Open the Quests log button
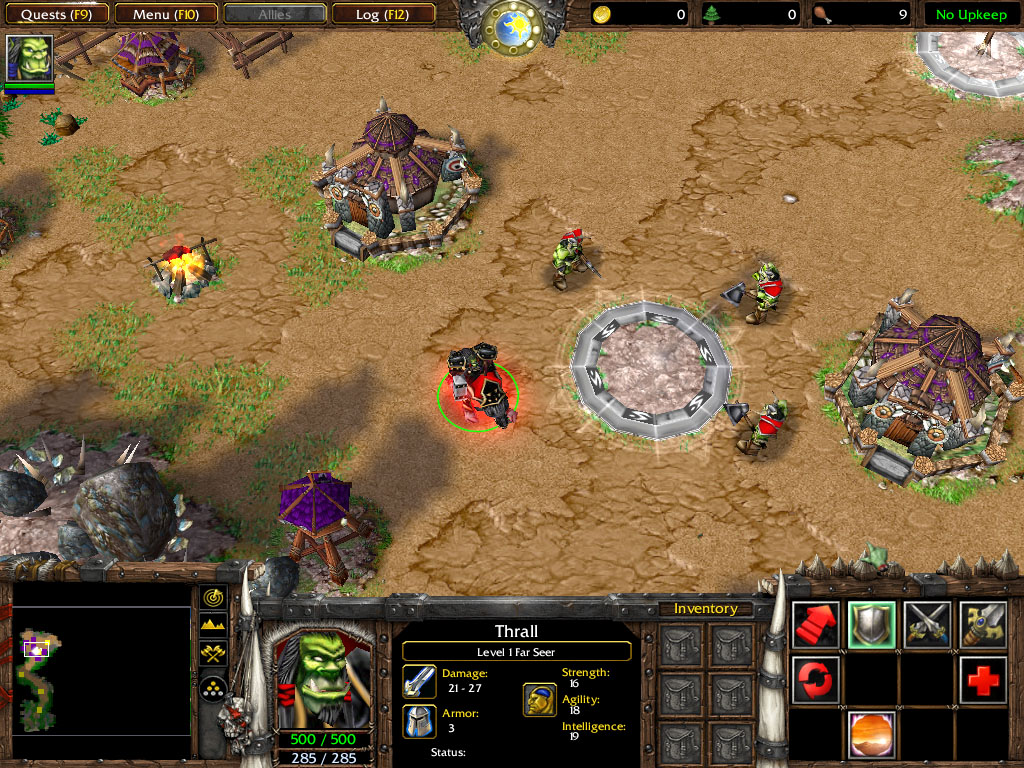The height and width of the screenshot is (768, 1024). pos(56,14)
